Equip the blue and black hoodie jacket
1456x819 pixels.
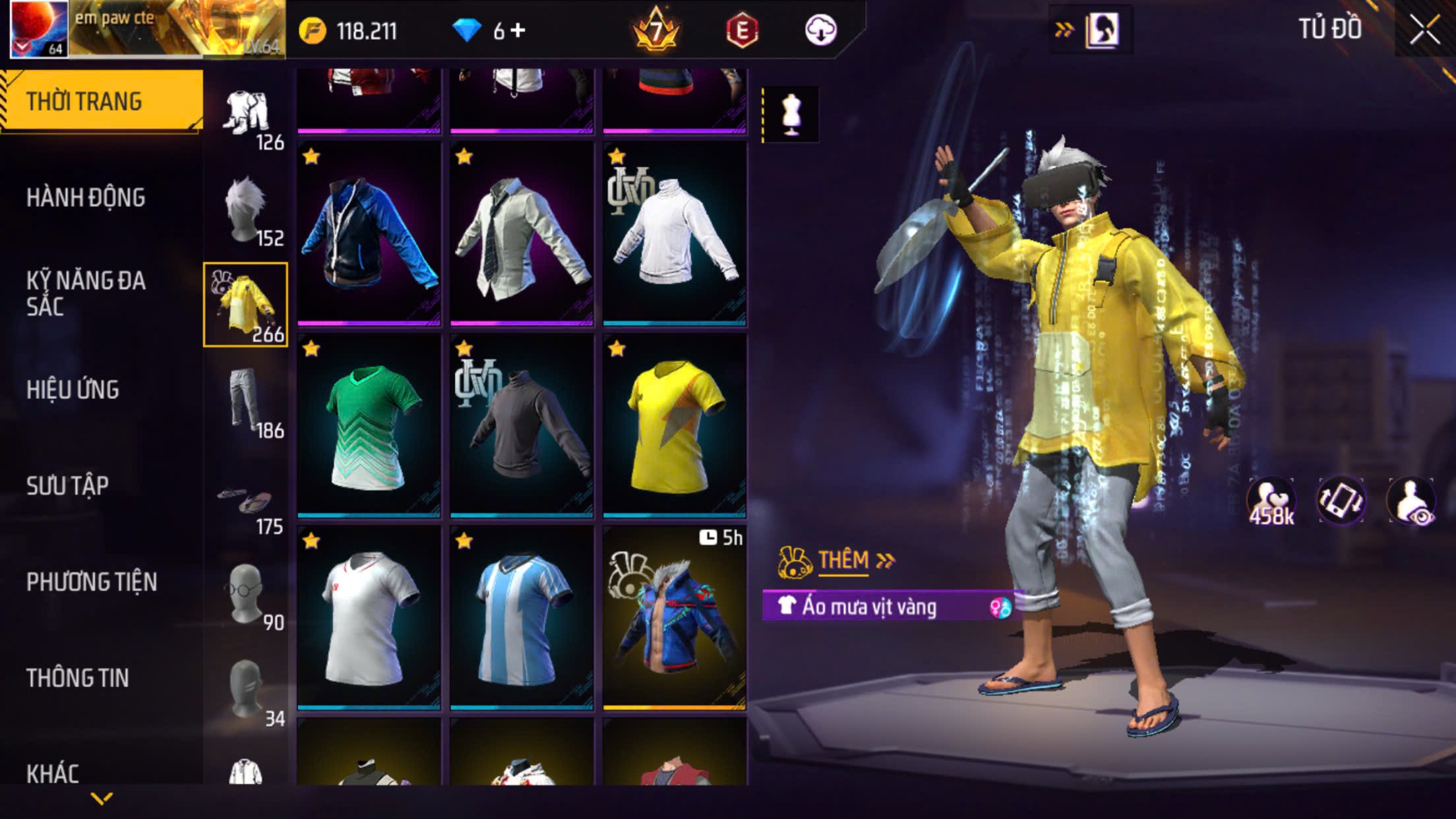(x=369, y=233)
